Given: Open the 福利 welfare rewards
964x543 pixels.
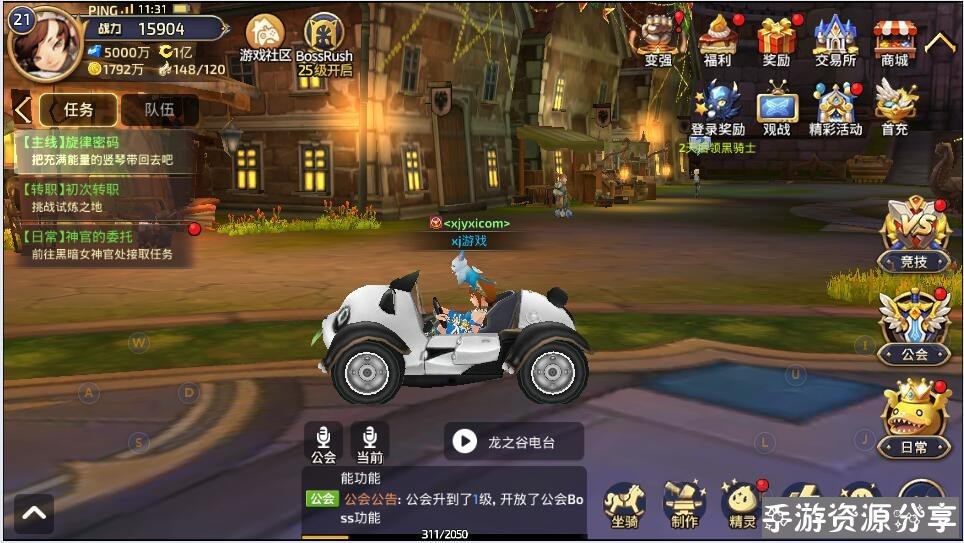Looking at the screenshot, I should (717, 40).
